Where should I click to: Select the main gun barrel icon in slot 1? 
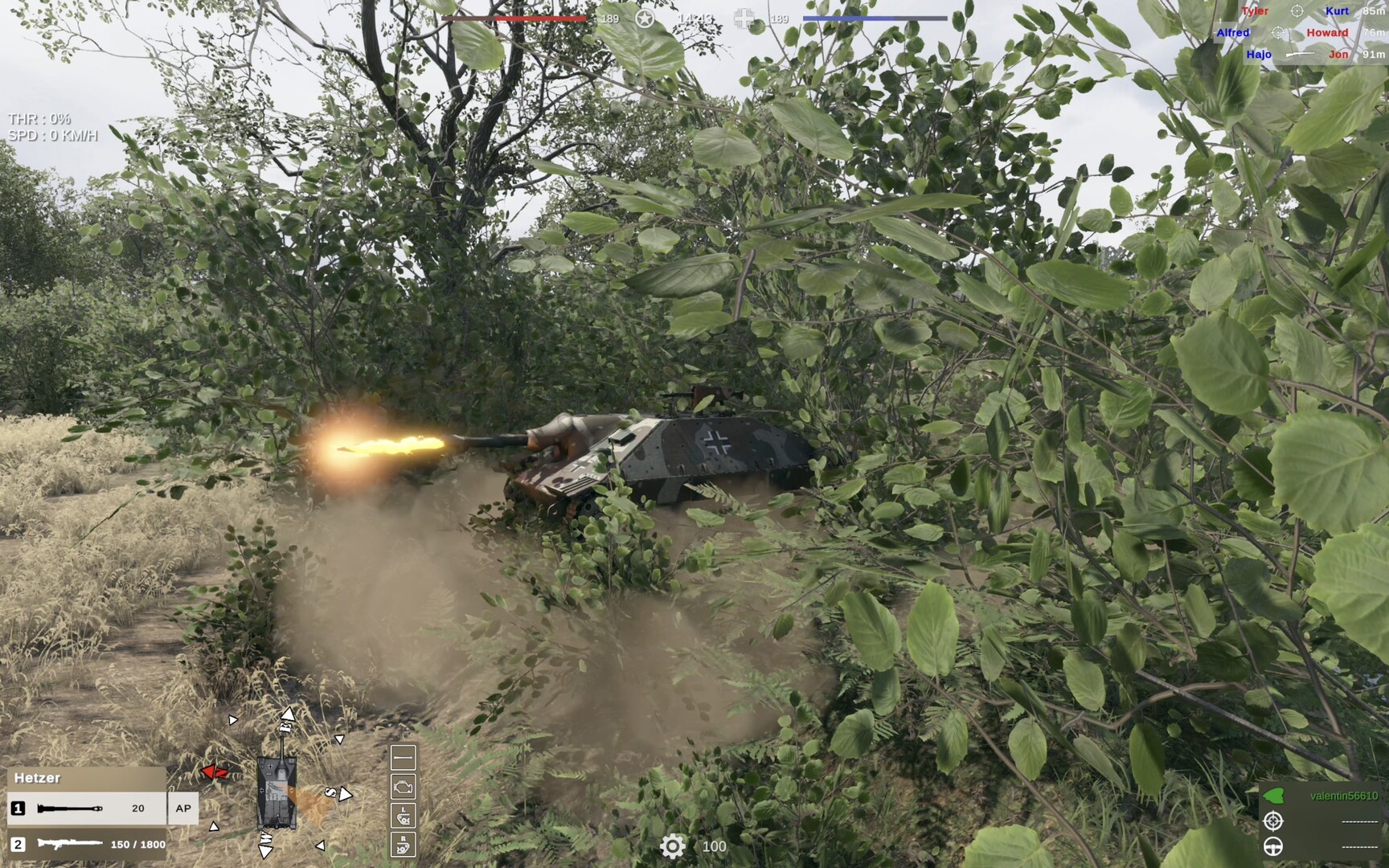(68, 809)
